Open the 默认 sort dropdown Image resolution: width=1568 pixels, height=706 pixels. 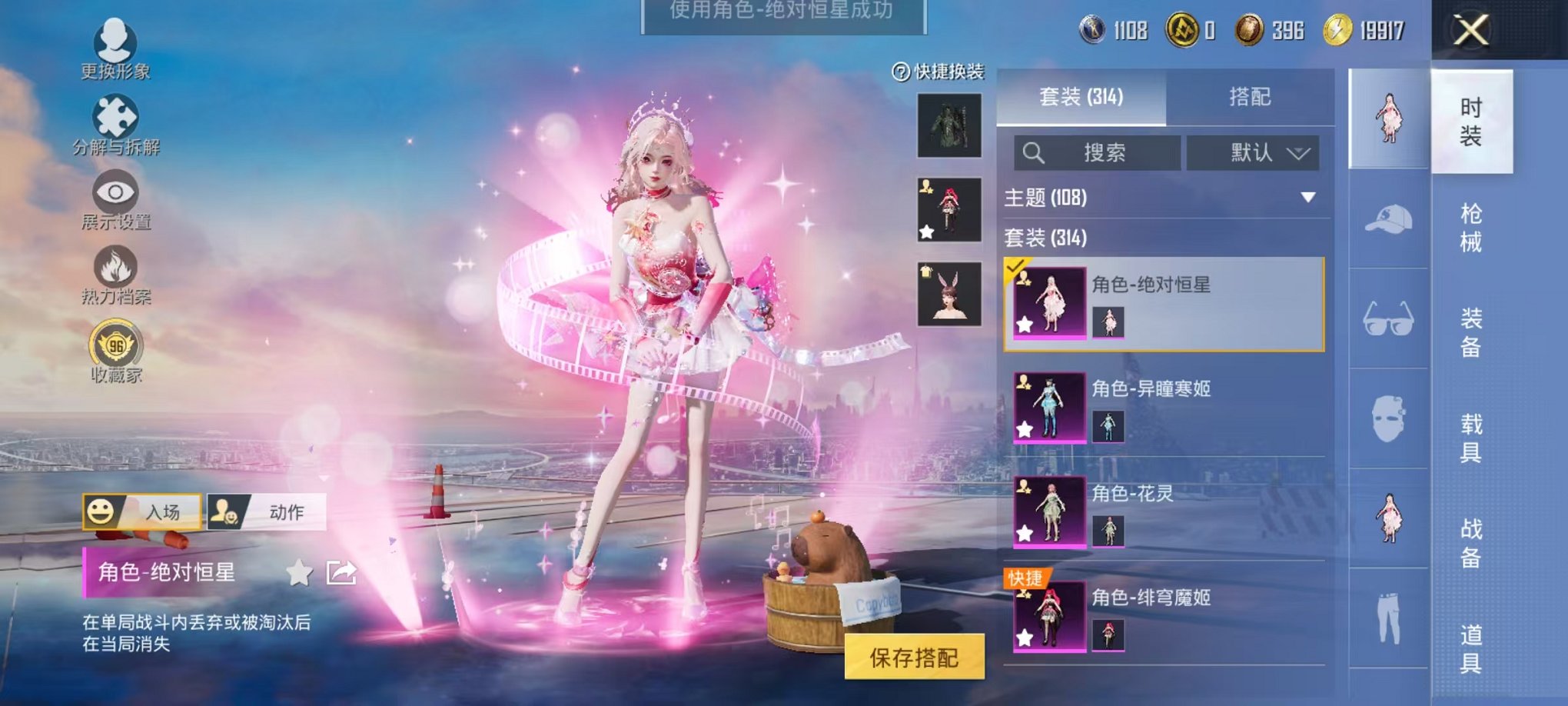1251,152
